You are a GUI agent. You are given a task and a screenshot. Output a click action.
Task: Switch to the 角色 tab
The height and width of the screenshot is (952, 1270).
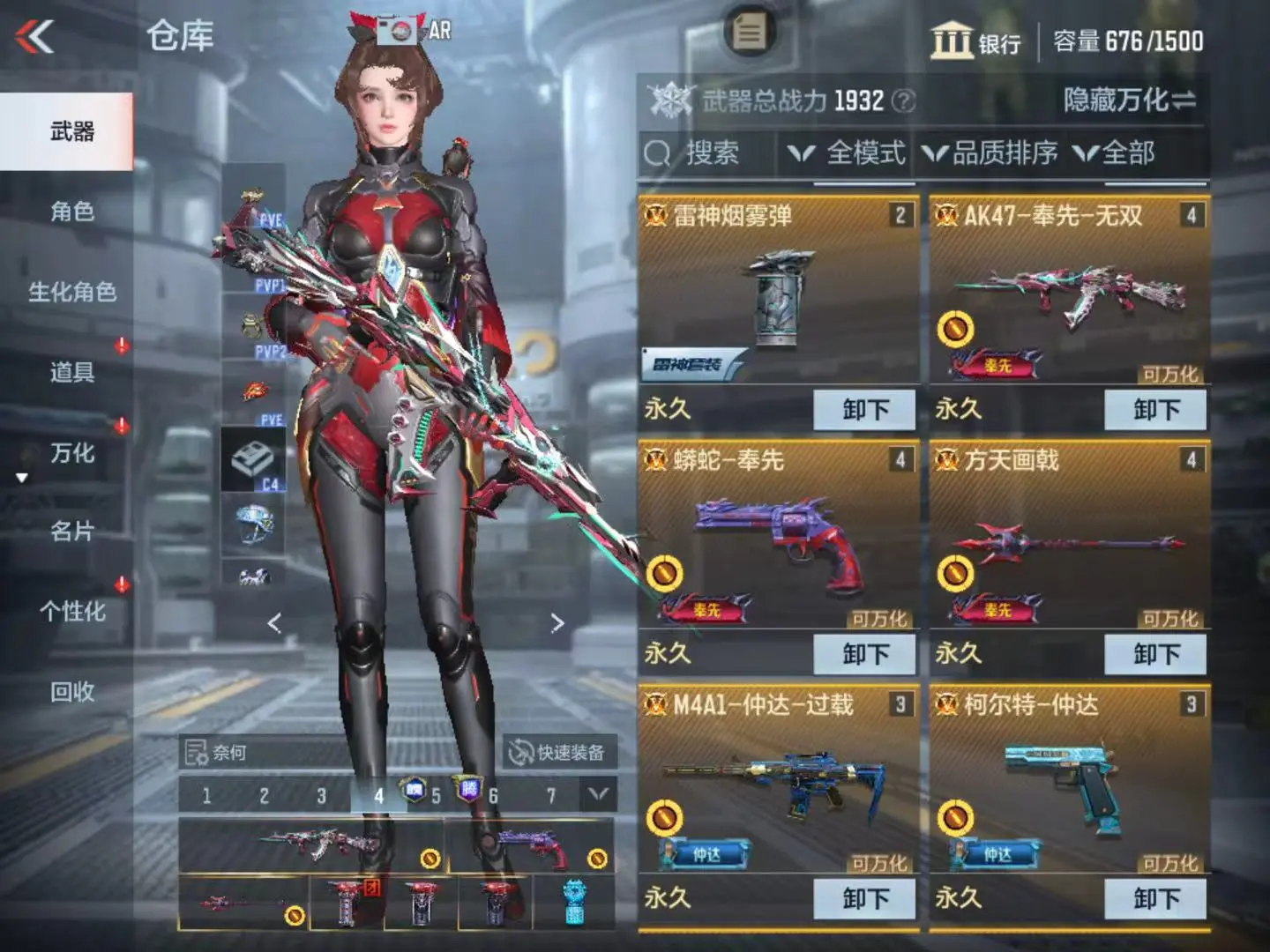point(71,212)
